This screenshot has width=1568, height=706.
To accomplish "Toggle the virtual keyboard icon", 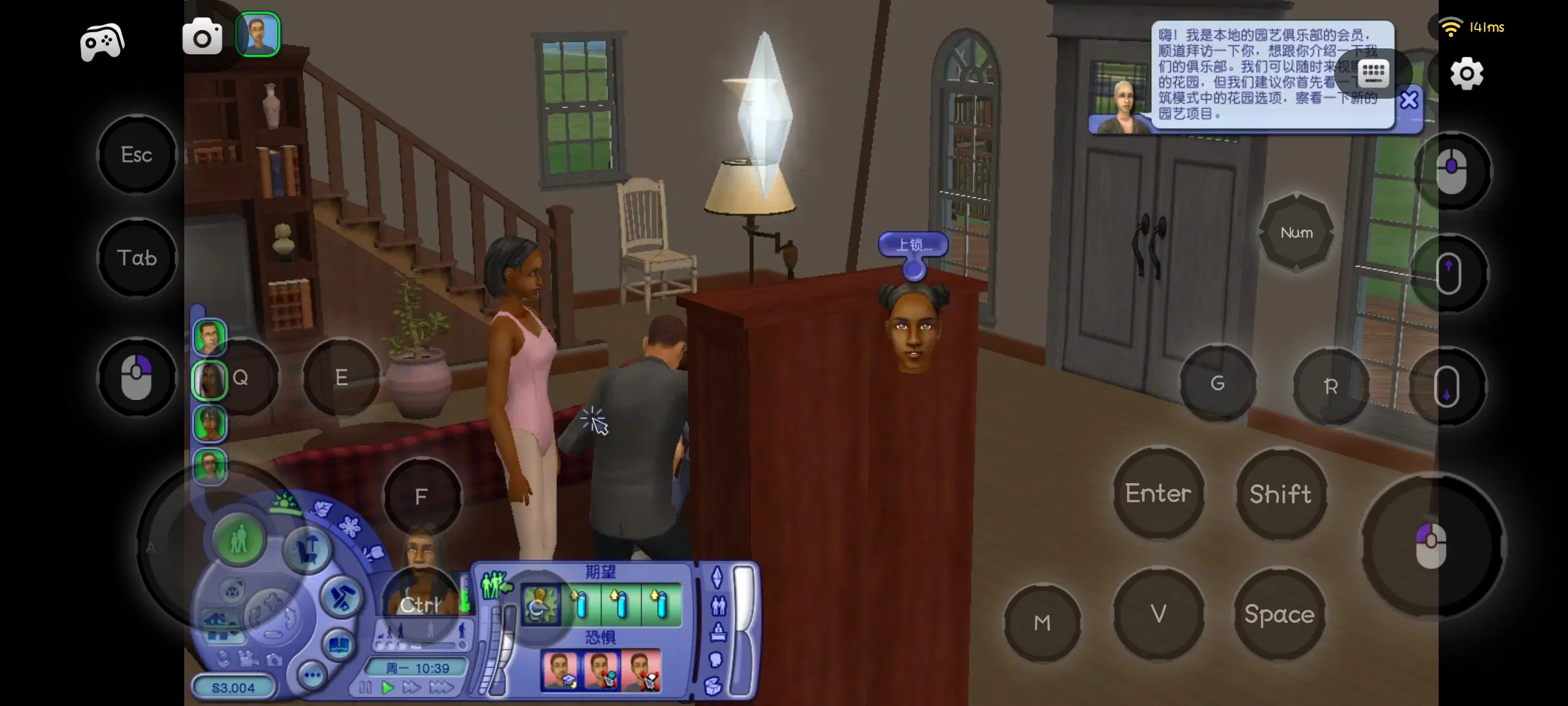I will [x=1375, y=73].
